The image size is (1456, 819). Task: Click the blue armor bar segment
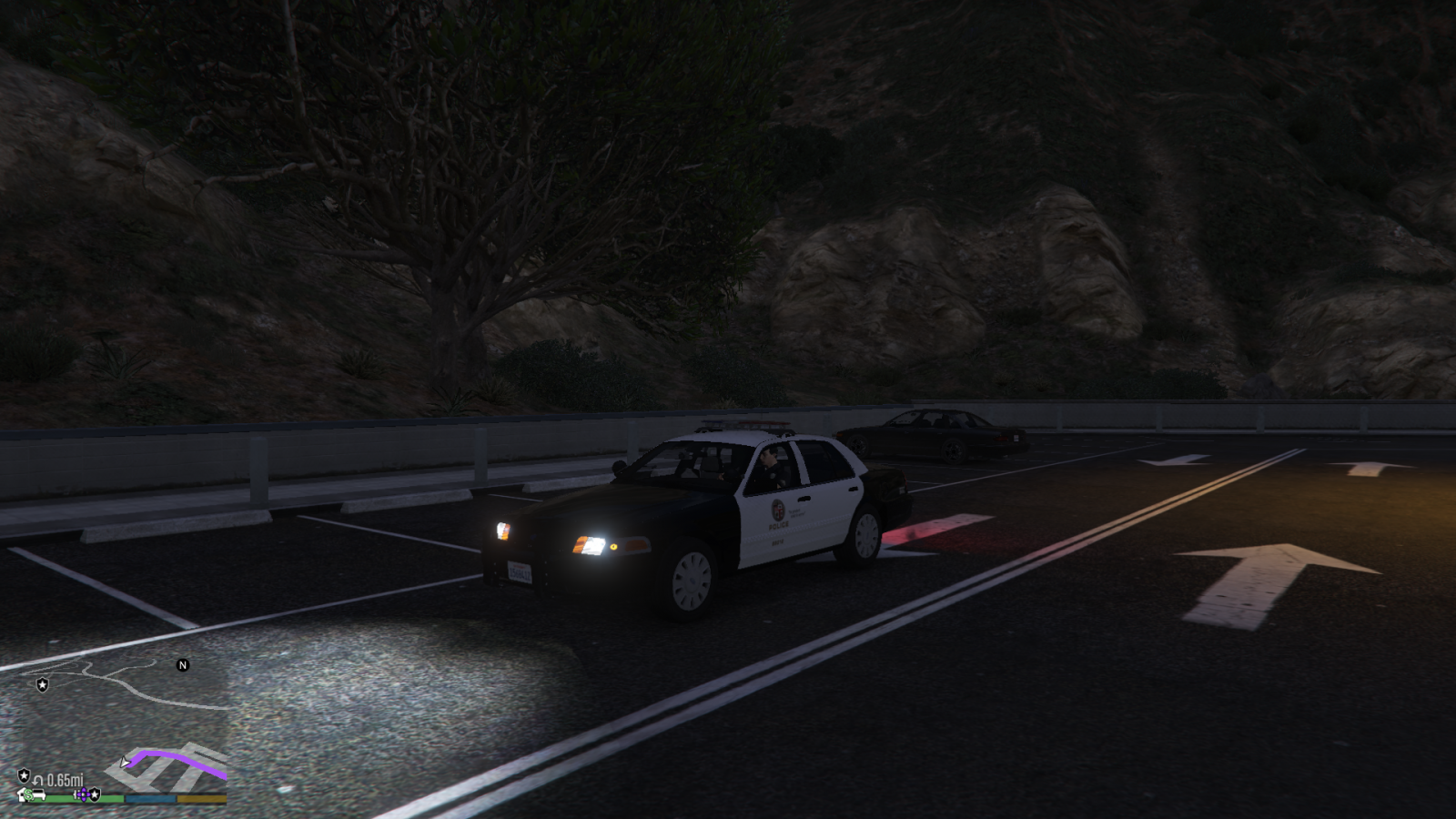[x=149, y=799]
